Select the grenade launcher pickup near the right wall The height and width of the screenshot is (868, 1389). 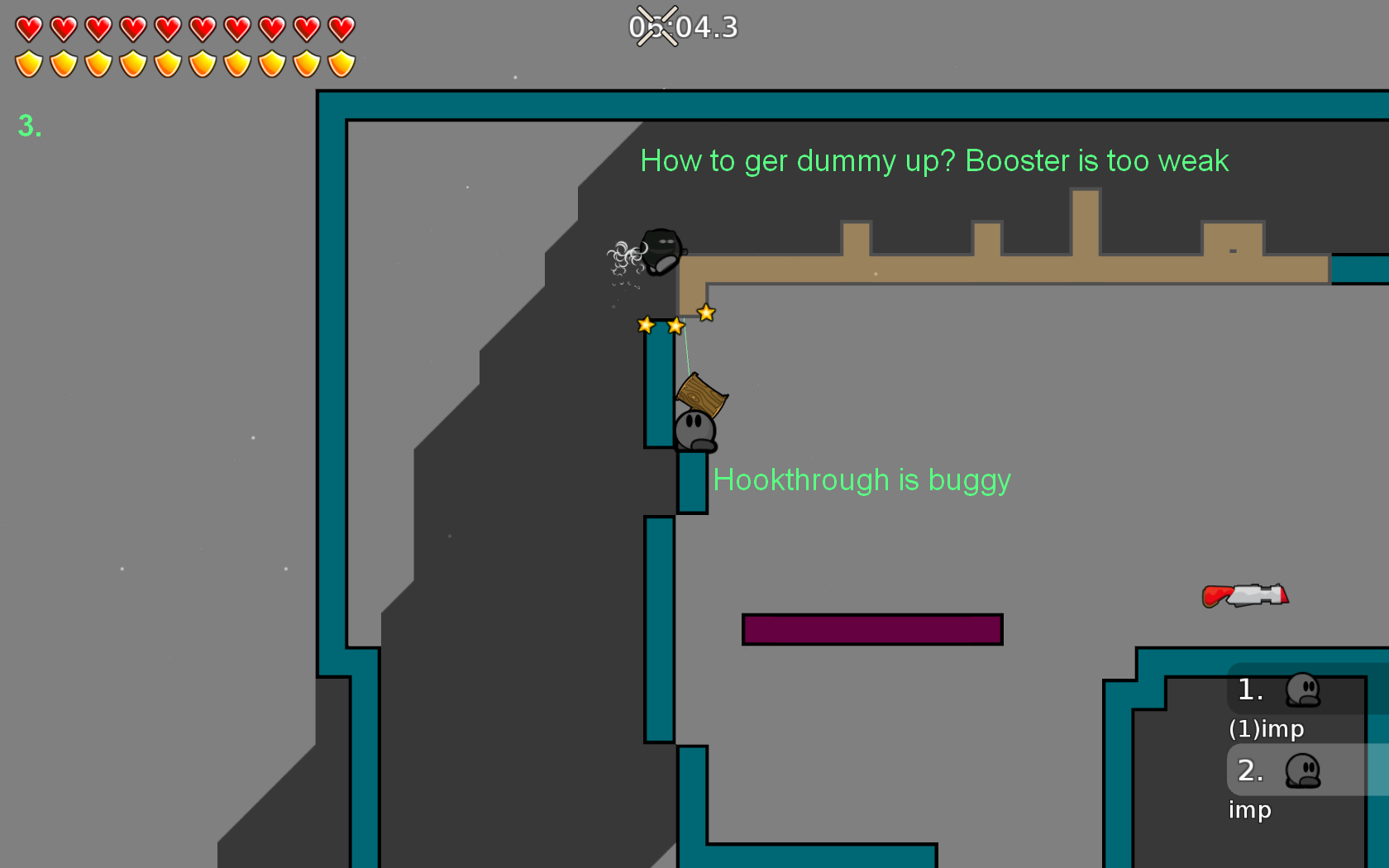click(1244, 594)
